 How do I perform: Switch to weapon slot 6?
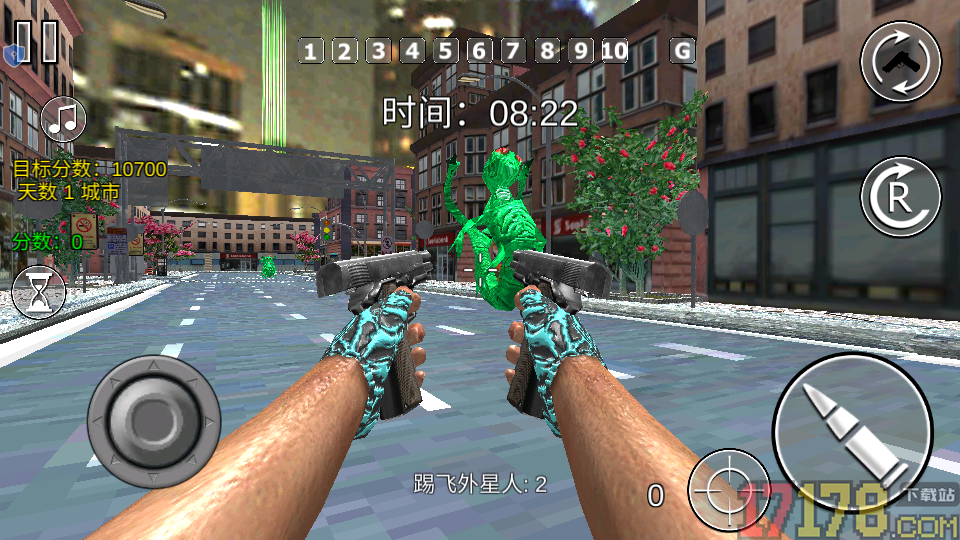[x=479, y=51]
